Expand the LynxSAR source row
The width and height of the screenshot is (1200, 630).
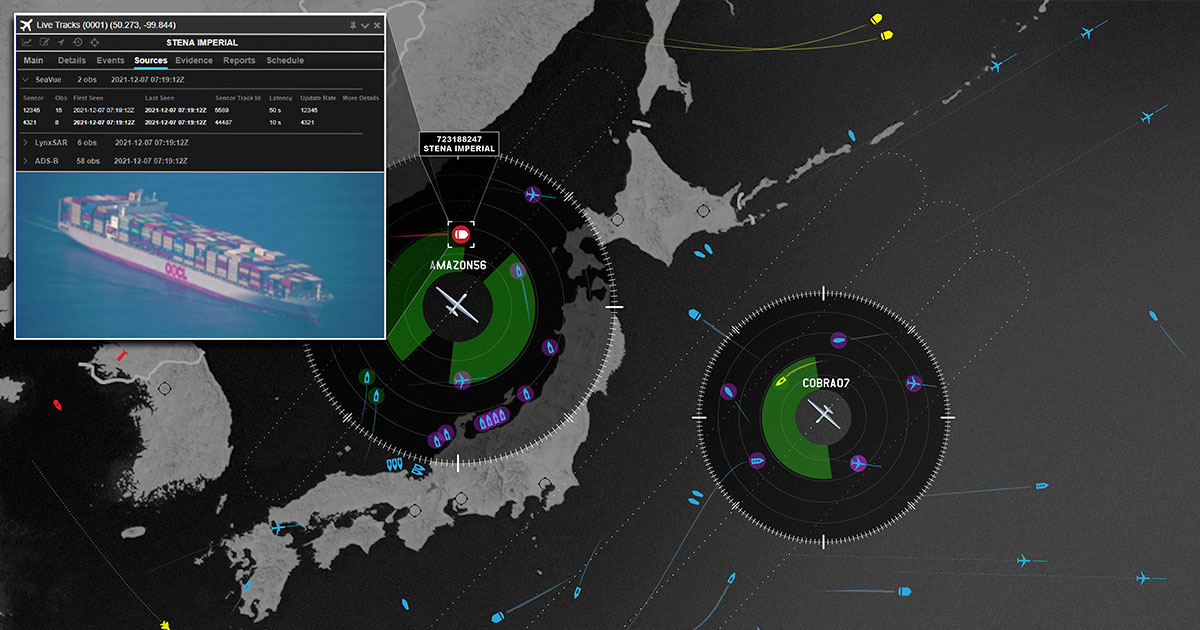point(25,143)
